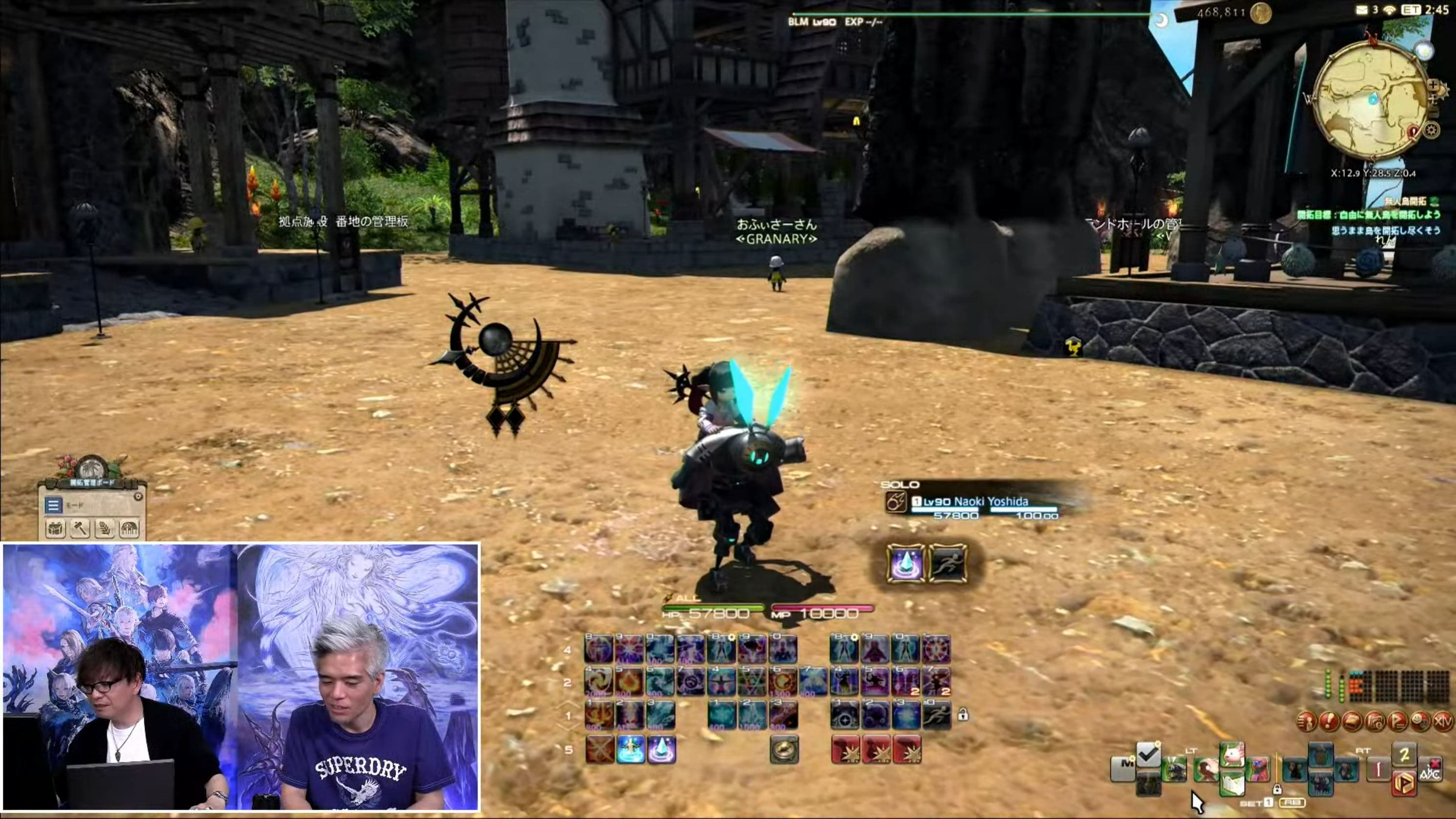
Task: Open the island bag icon
Action: (x=55, y=528)
